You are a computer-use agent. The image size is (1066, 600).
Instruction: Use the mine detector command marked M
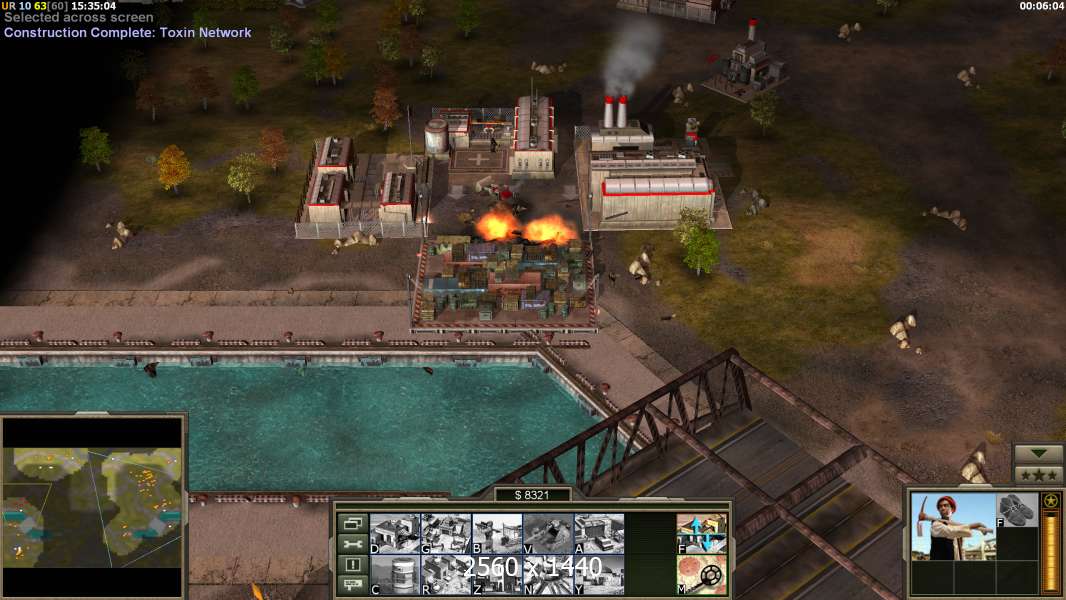click(701, 574)
